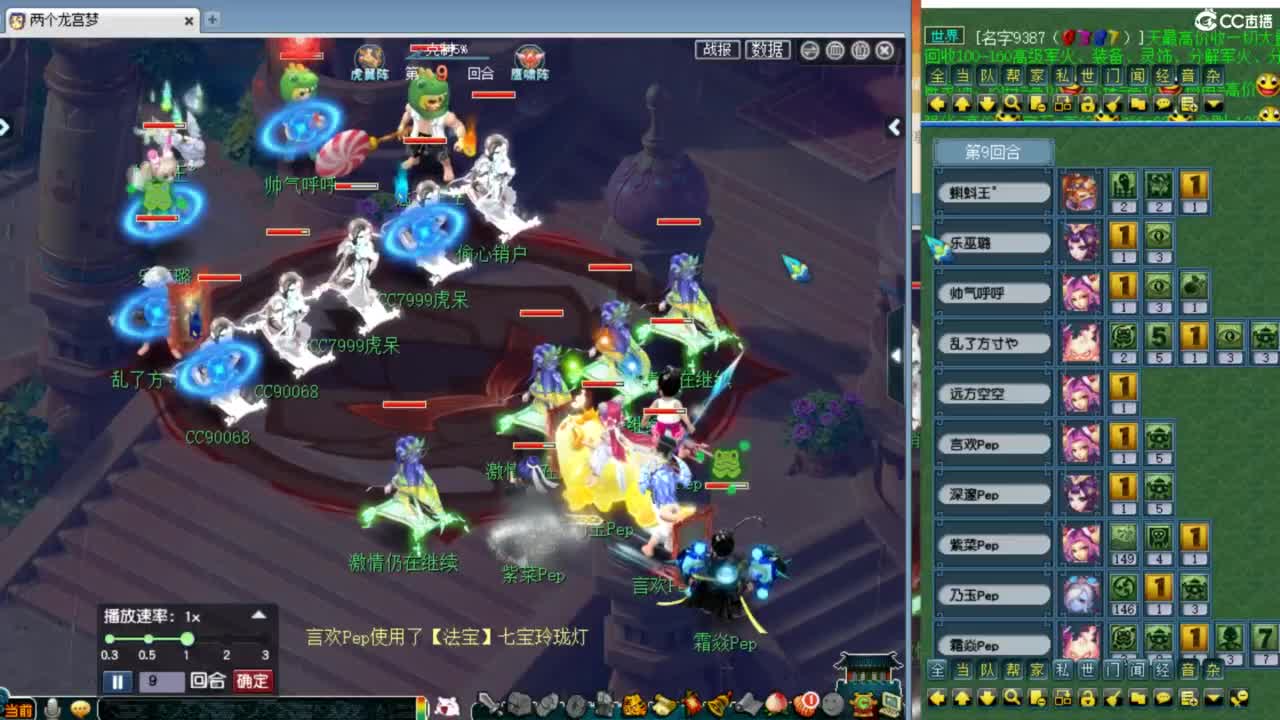
Task: Pause the battle replay playback
Action: [118, 681]
